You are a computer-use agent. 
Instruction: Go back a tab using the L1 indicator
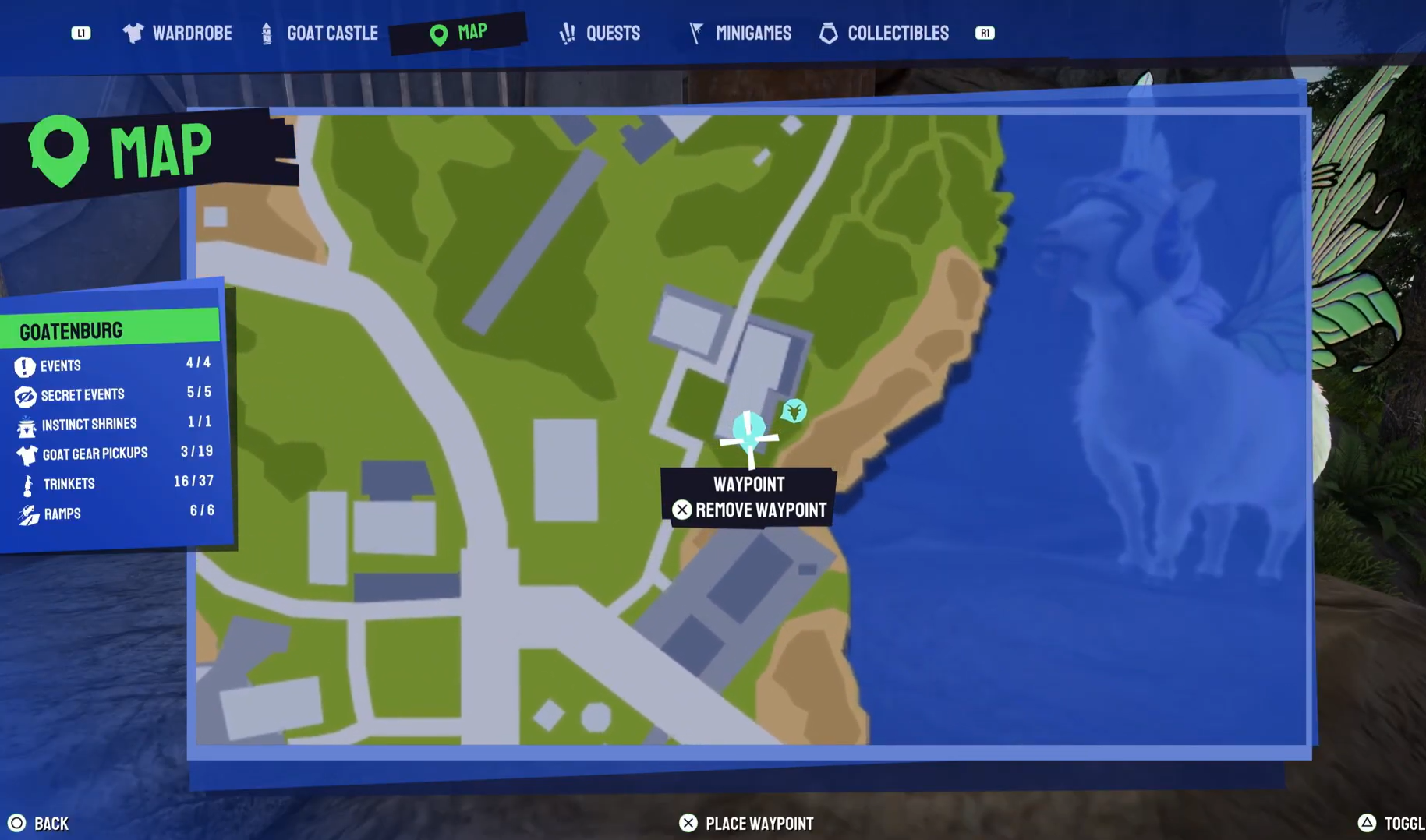[x=81, y=33]
